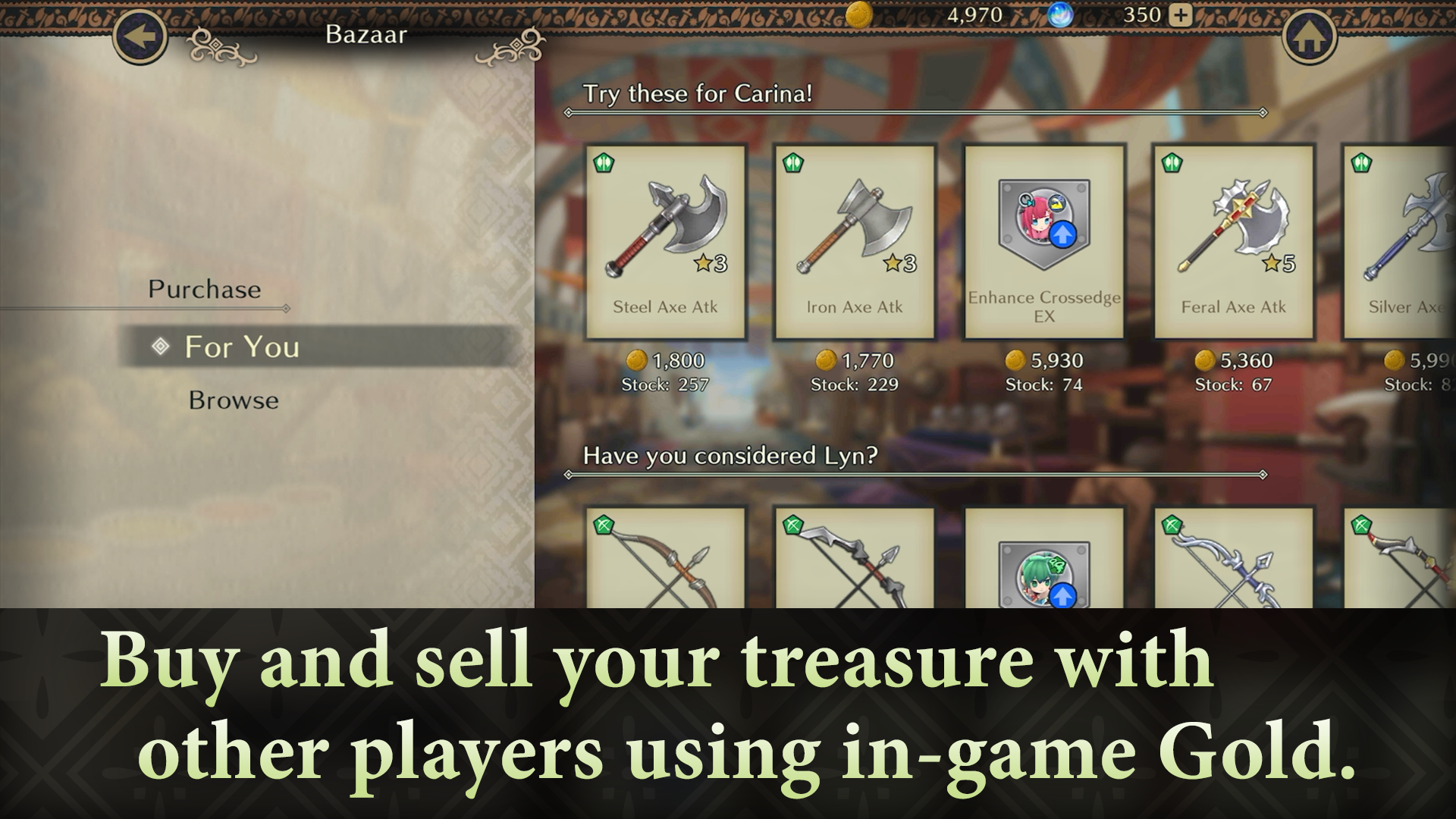Buy the Feral Axe Atk item

coord(1233,239)
